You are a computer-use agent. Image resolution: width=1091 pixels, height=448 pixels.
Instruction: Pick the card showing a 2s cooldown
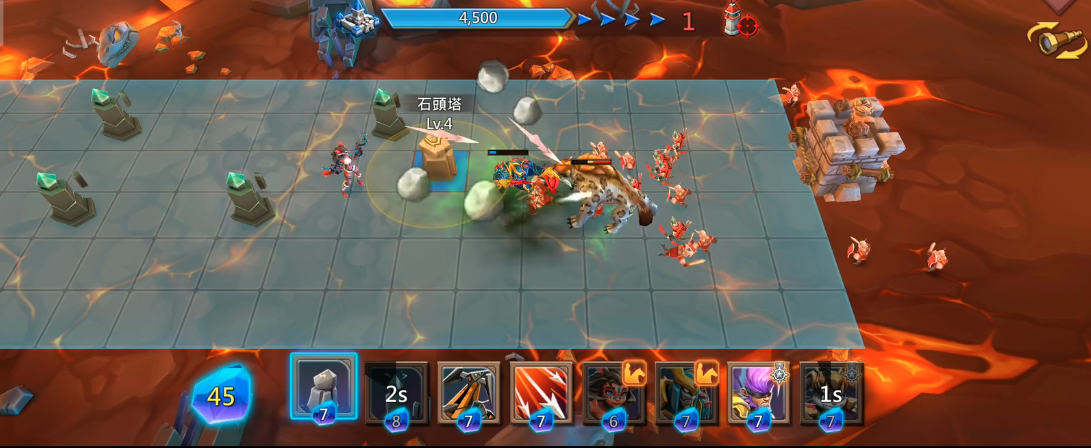(396, 393)
